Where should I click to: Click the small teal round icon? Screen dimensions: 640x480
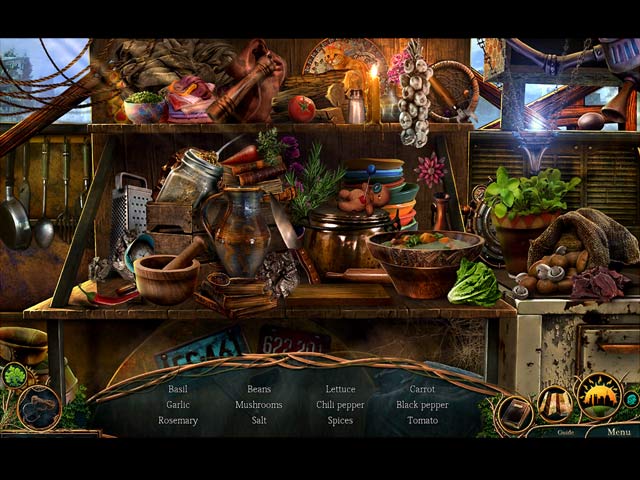(x=631, y=400)
